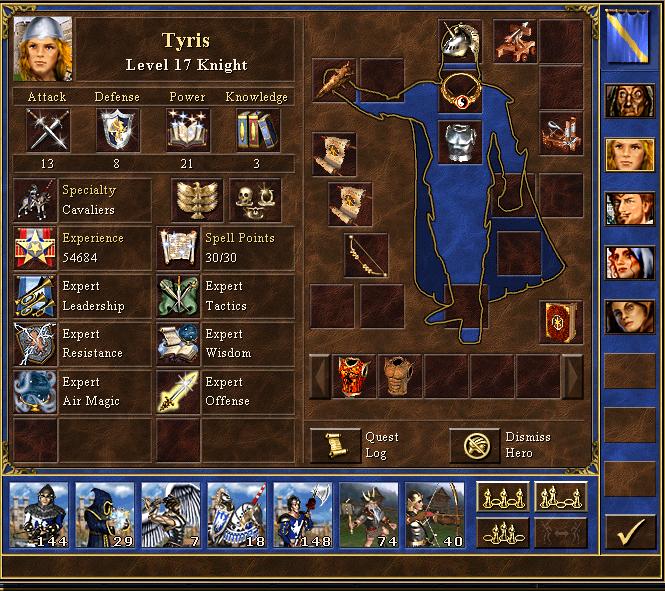Confirm with the checkmark button
Viewport: 665px width, 591px height.
(x=629, y=532)
